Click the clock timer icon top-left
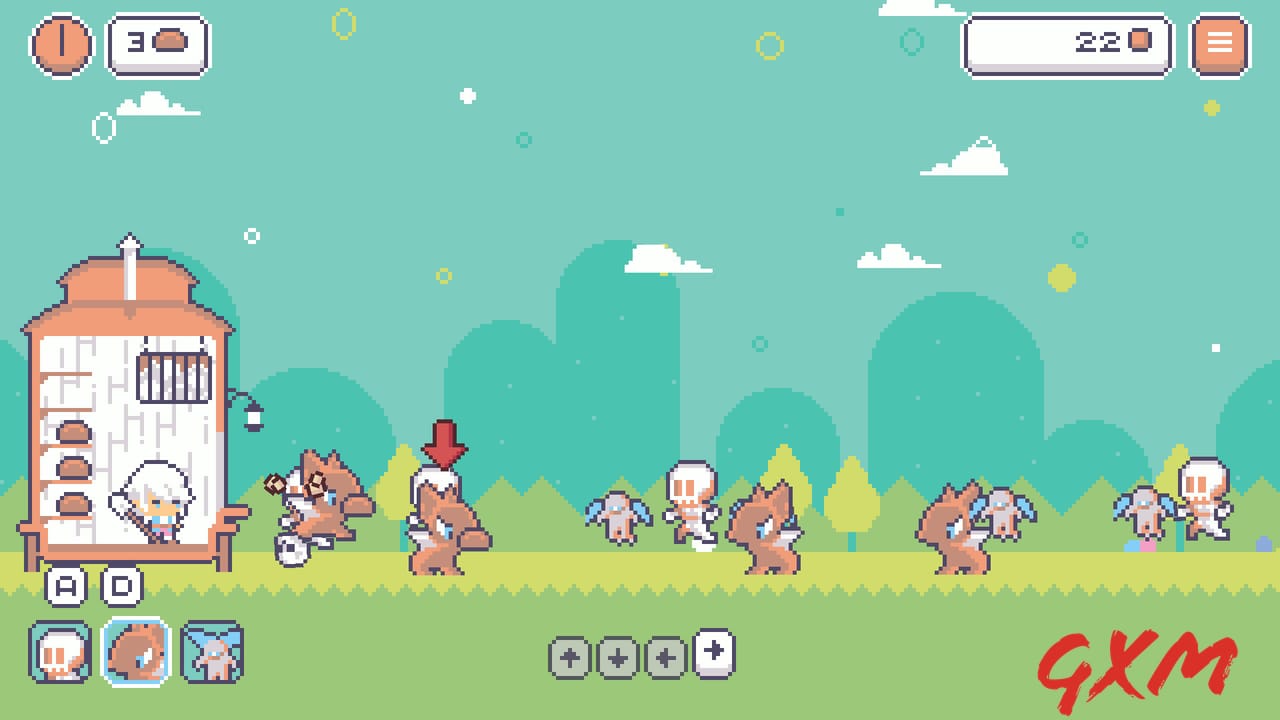This screenshot has width=1280, height=720. 60,43
